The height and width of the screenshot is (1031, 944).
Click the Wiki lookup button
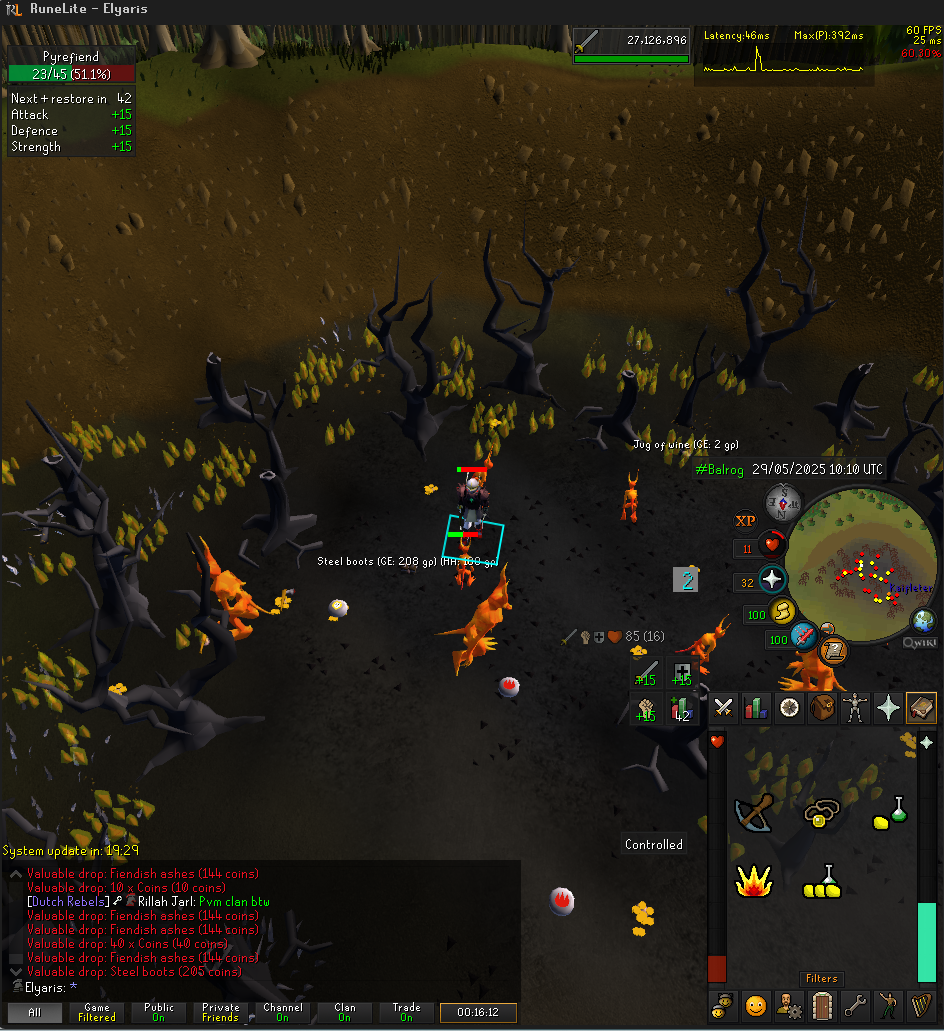pos(920,643)
